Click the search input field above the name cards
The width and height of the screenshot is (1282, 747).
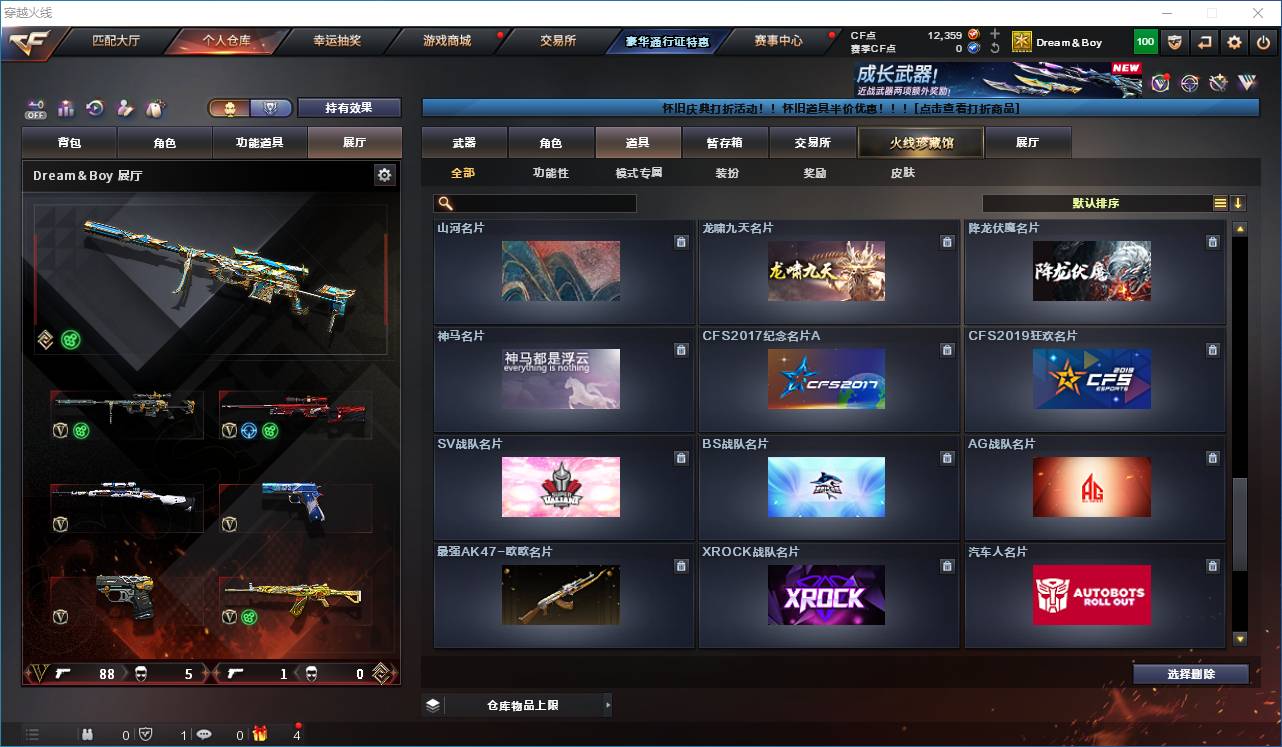coord(535,203)
